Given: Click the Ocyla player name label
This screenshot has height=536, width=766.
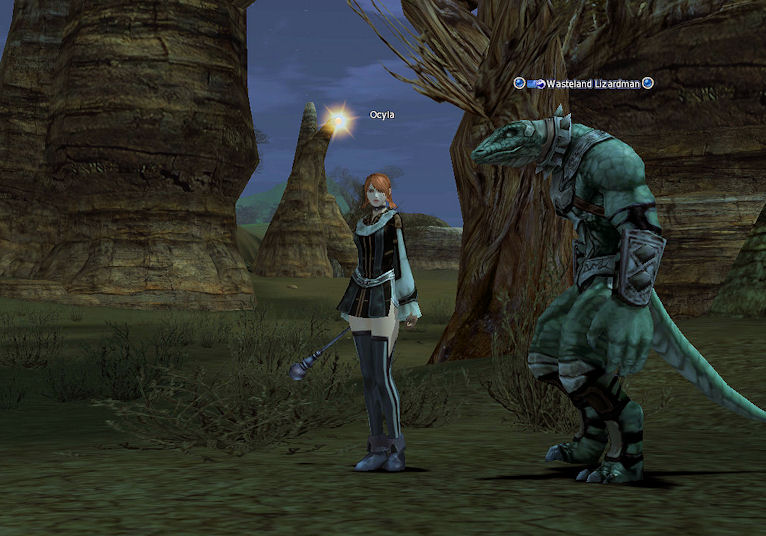Looking at the screenshot, I should pyautogui.click(x=382, y=115).
